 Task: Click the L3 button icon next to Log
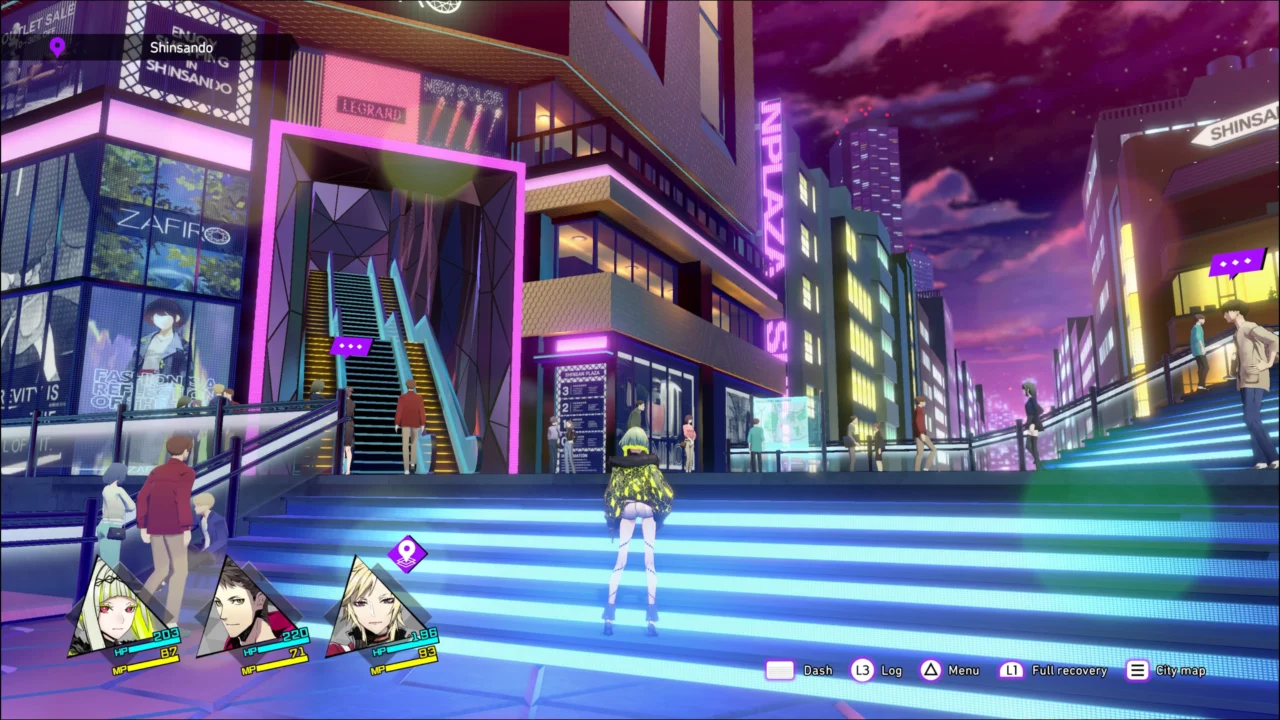coord(862,670)
